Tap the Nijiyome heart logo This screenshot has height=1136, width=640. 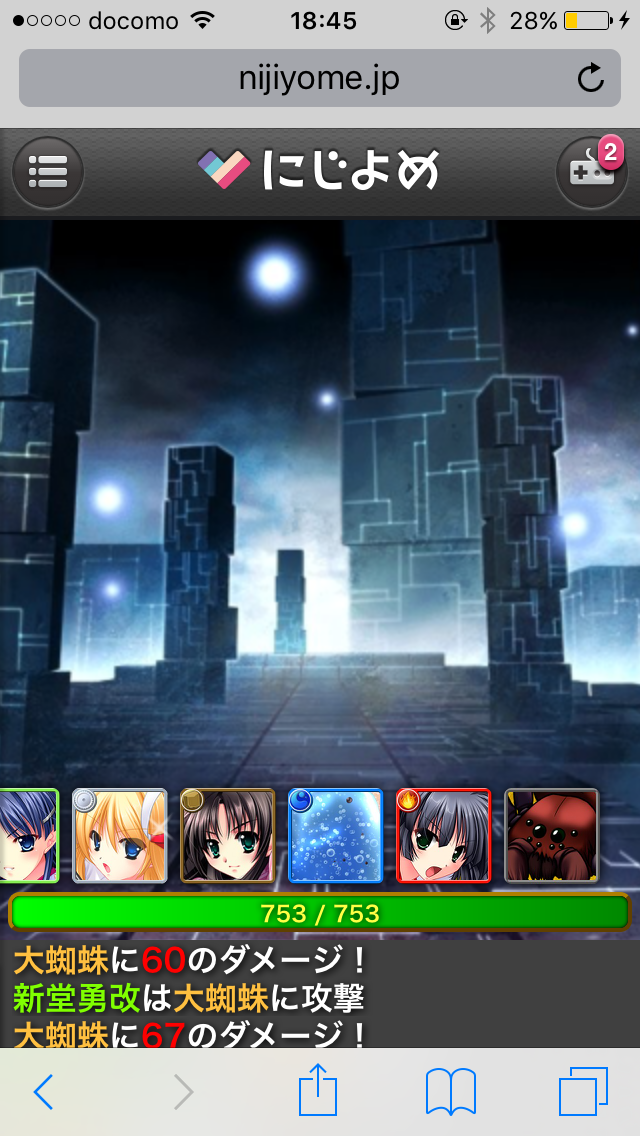point(223,170)
